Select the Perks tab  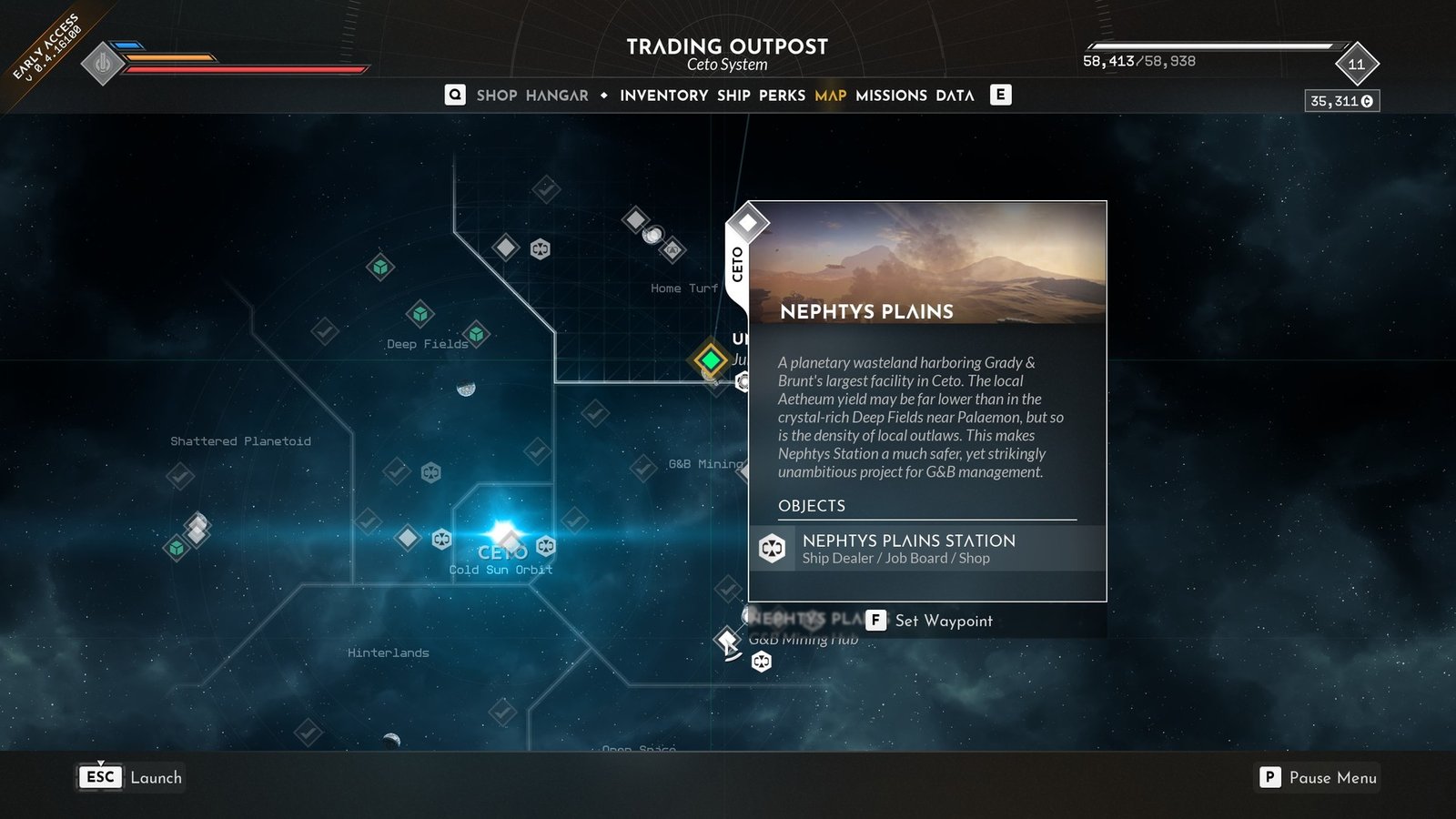click(x=782, y=96)
